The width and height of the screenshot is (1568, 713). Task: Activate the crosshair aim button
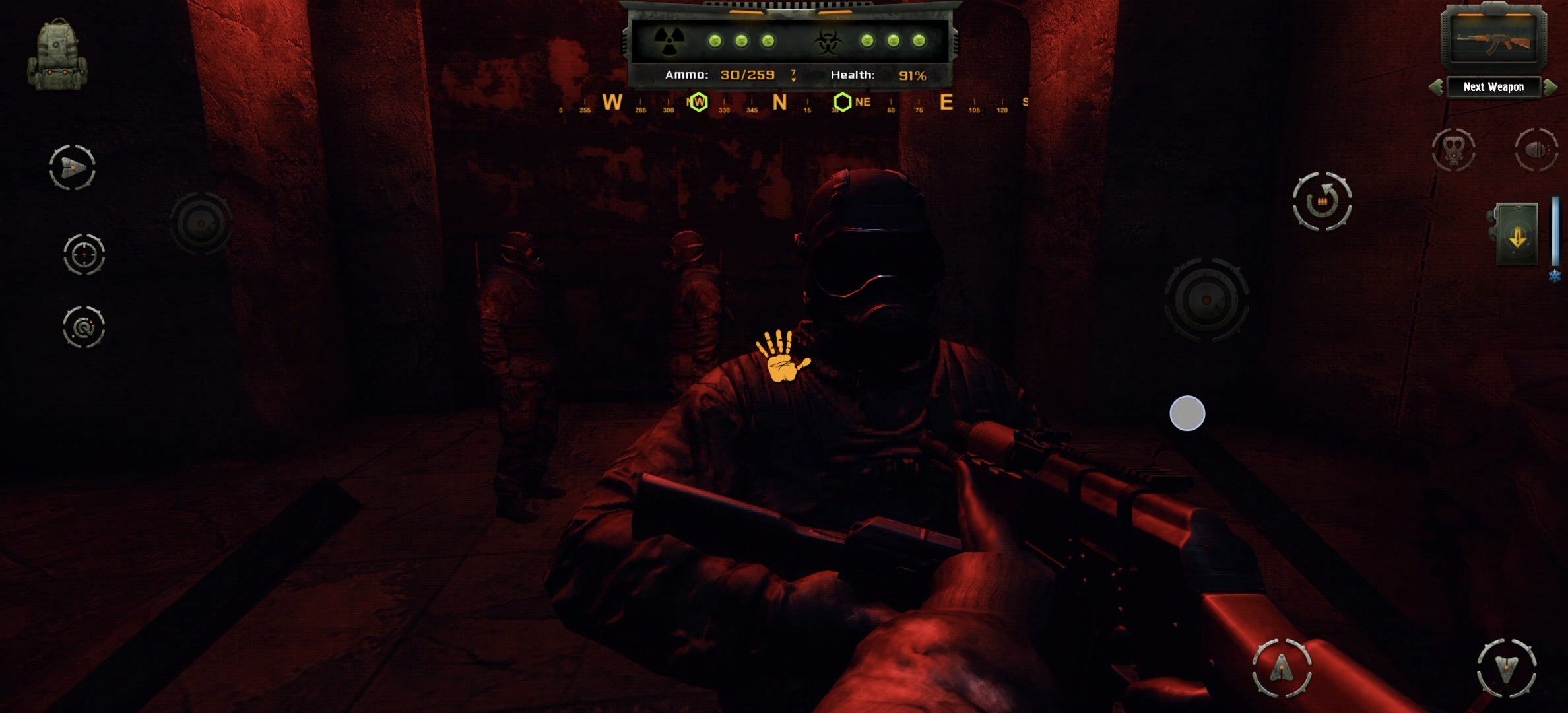click(84, 254)
